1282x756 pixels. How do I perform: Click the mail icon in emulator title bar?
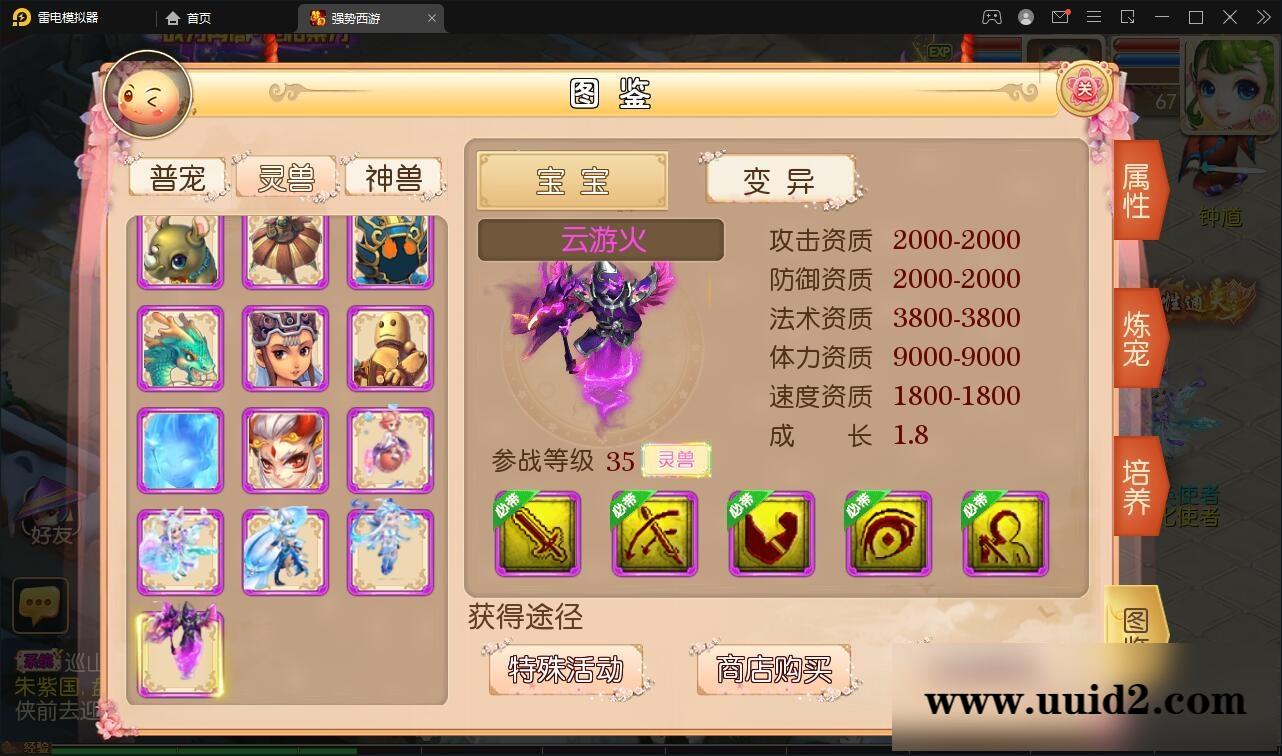click(1060, 17)
